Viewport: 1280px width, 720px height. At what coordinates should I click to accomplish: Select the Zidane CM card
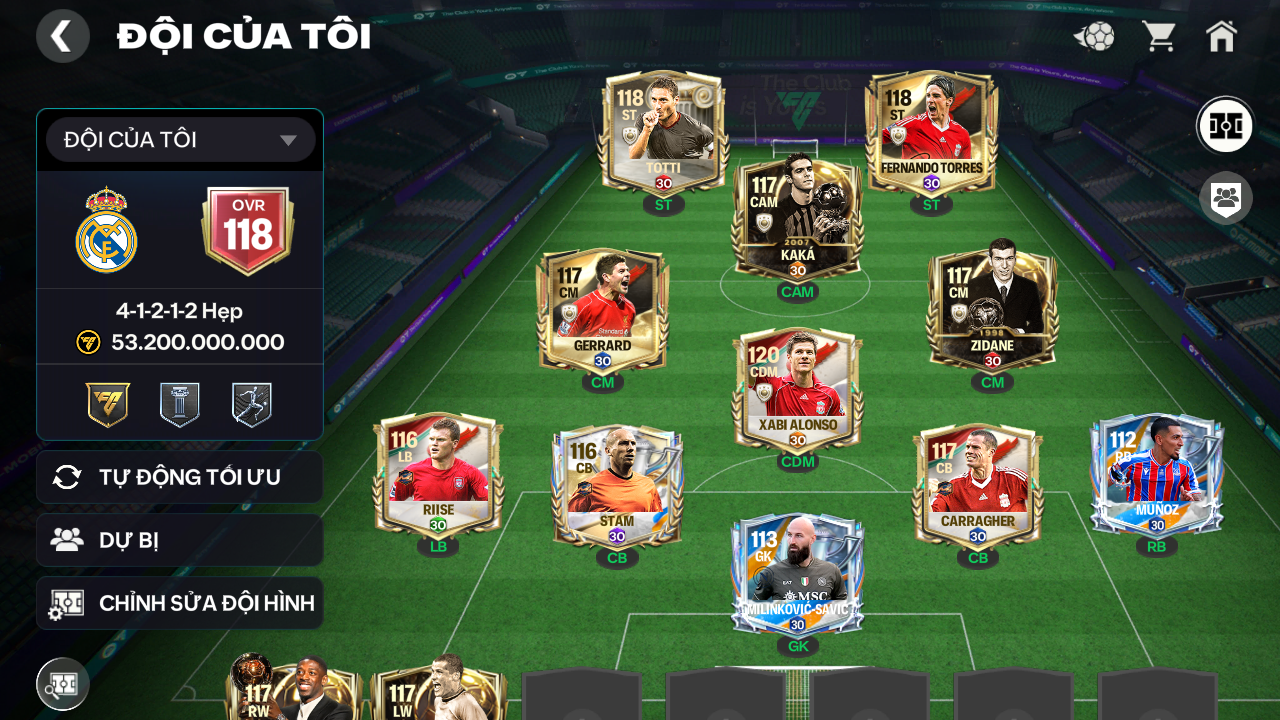click(x=992, y=310)
